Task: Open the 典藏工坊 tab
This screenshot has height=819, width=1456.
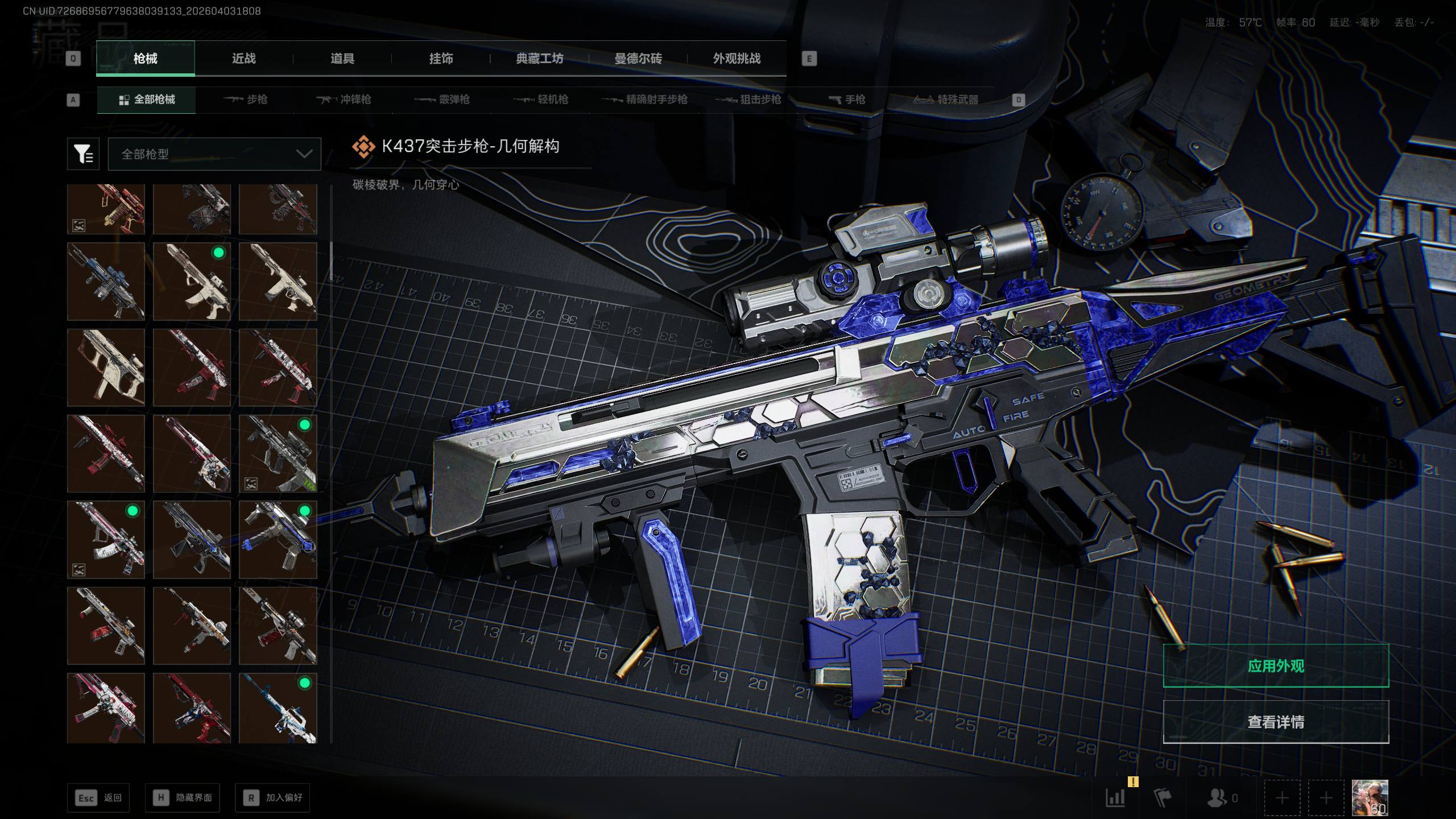Action: 539,59
